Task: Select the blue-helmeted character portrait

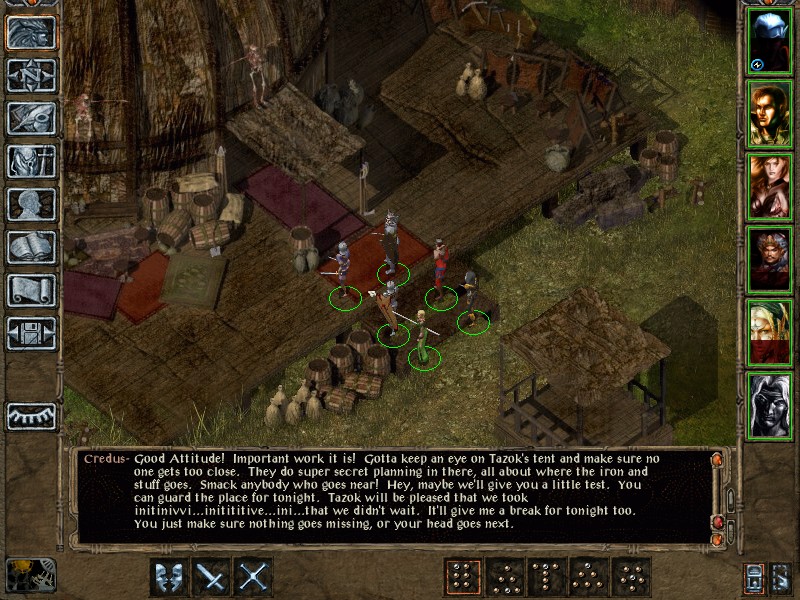Action: point(769,41)
